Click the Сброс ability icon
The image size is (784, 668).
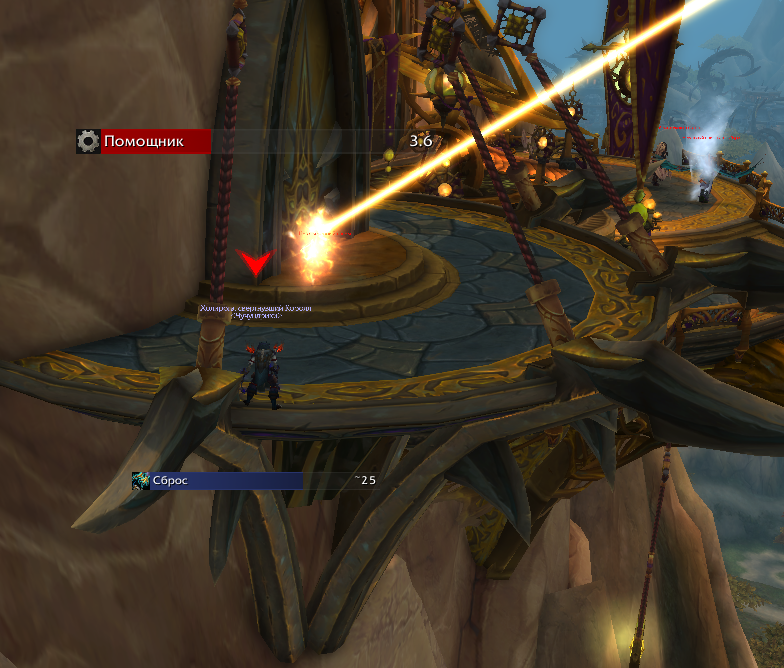[x=141, y=481]
